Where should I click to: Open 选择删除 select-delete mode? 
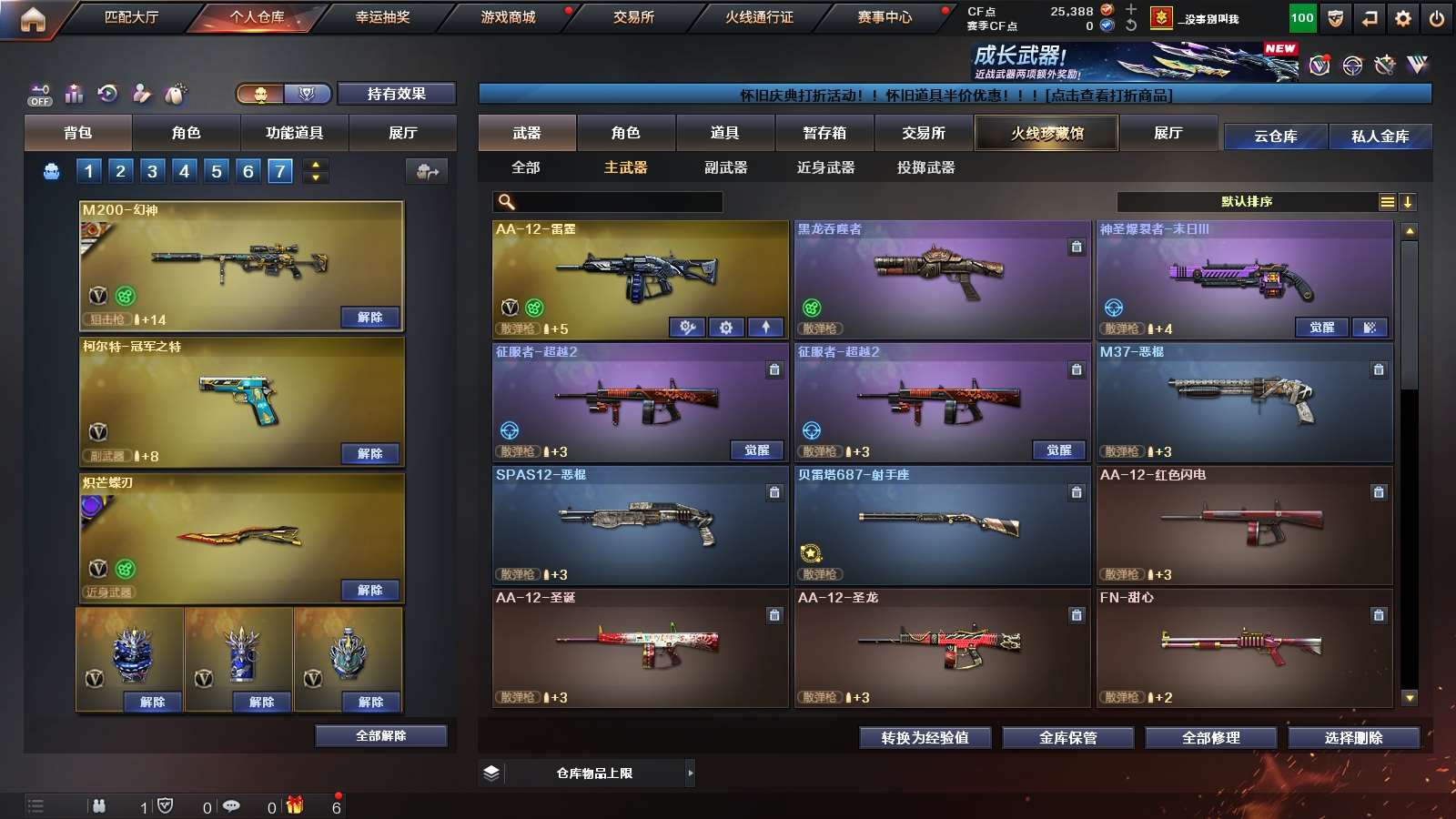pos(1353,738)
